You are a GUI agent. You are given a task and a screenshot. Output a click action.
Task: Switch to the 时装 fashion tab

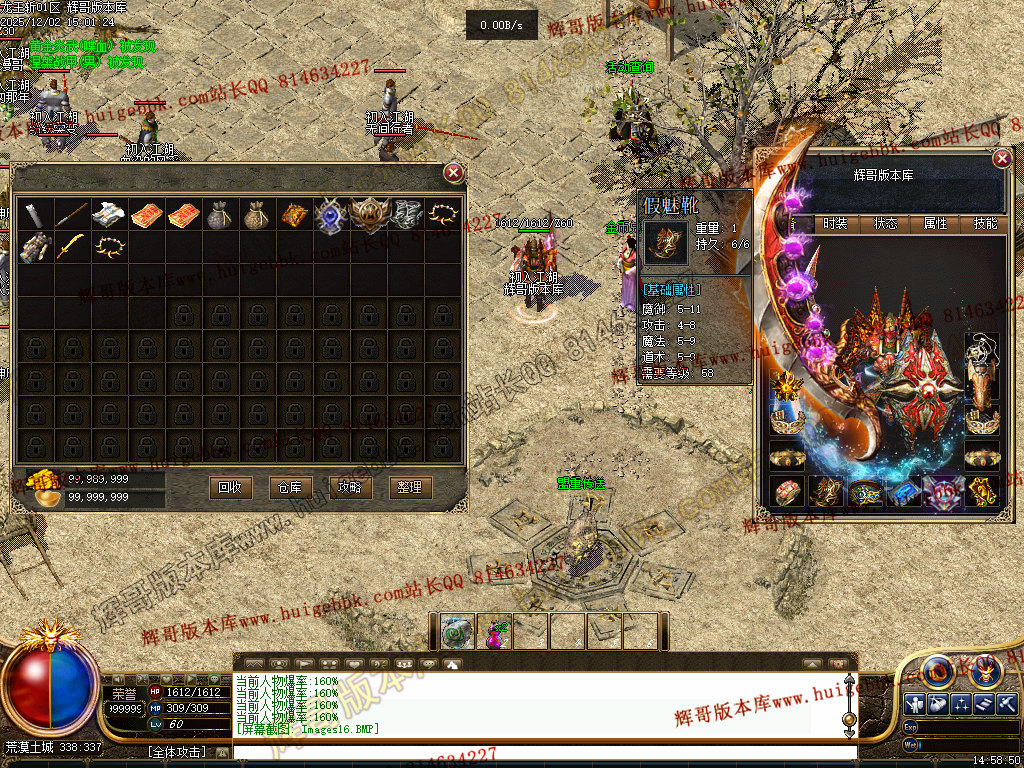pos(835,224)
